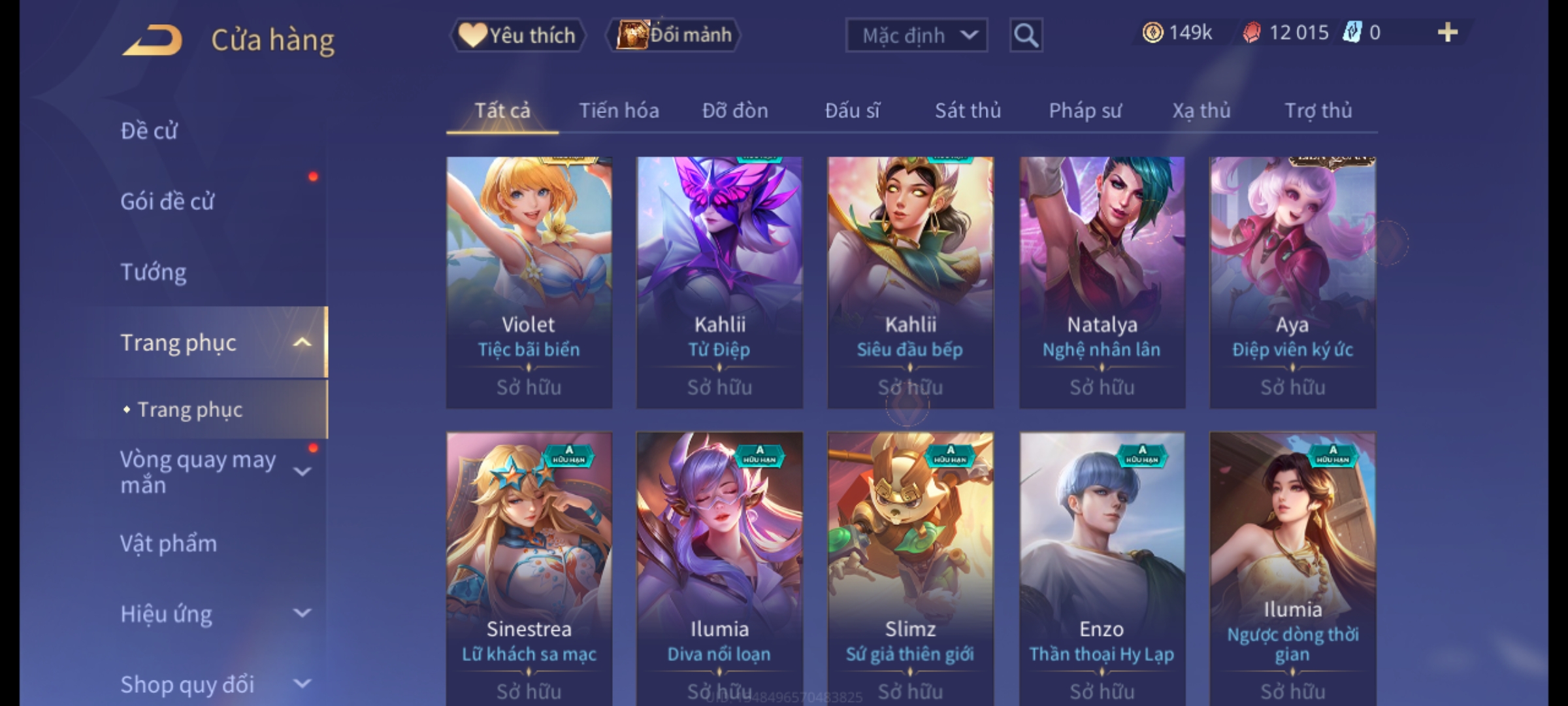
Task: Switch to the Tiến hóa tab
Action: tap(619, 110)
